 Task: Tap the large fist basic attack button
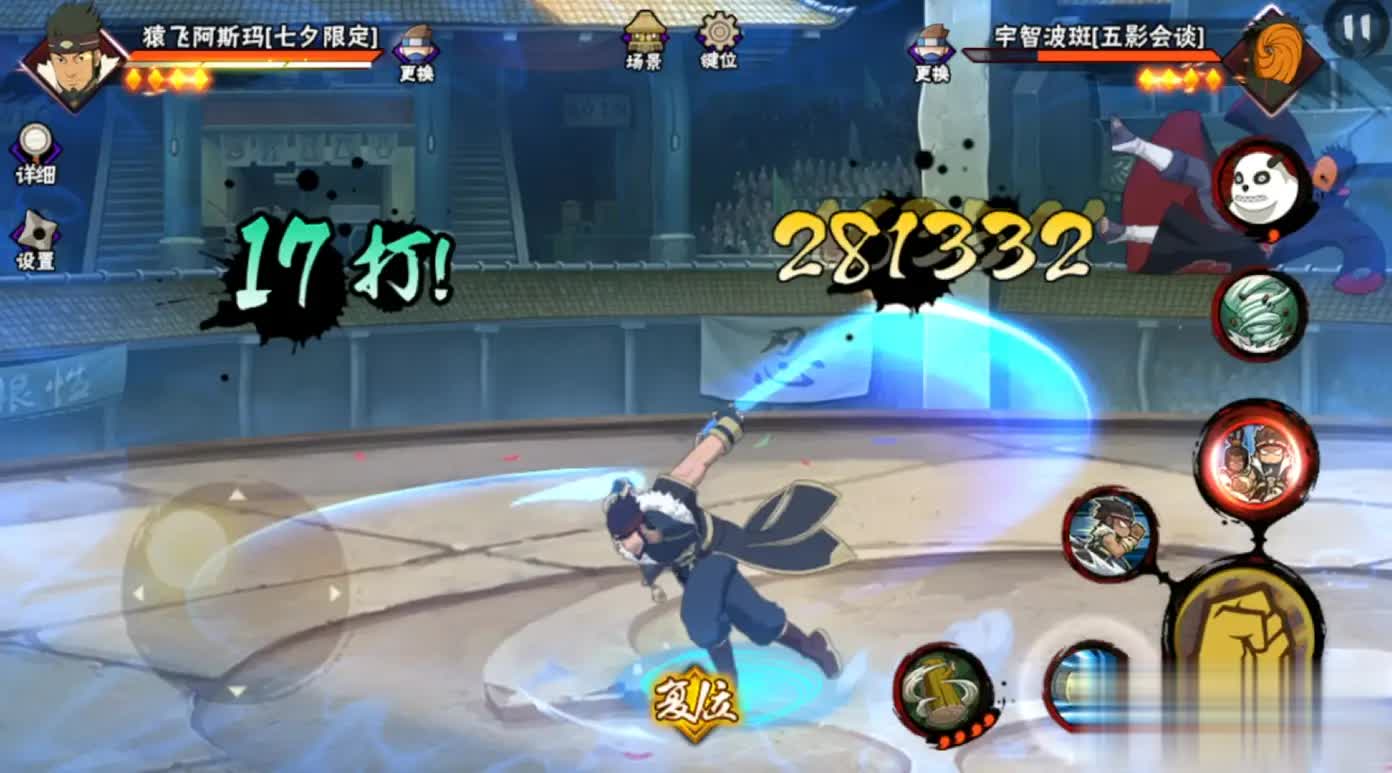[1243, 630]
